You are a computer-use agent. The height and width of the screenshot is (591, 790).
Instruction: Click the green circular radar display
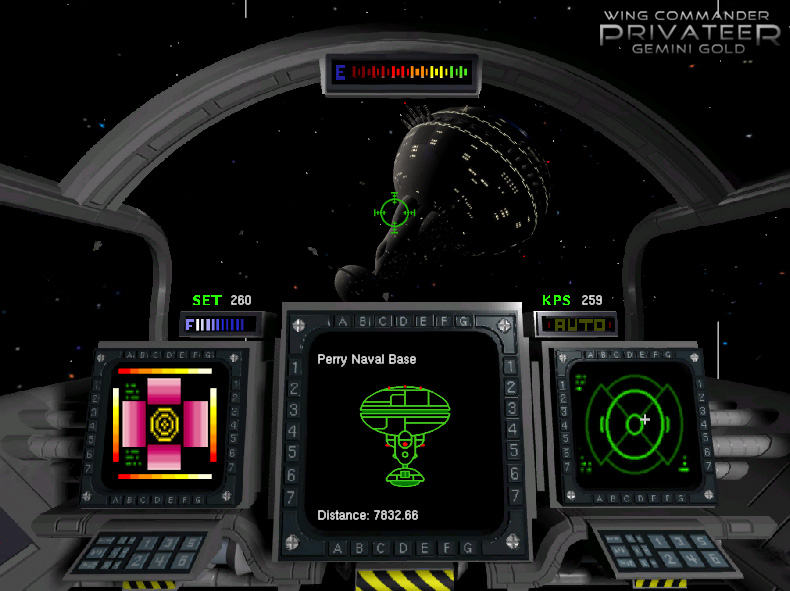632,423
